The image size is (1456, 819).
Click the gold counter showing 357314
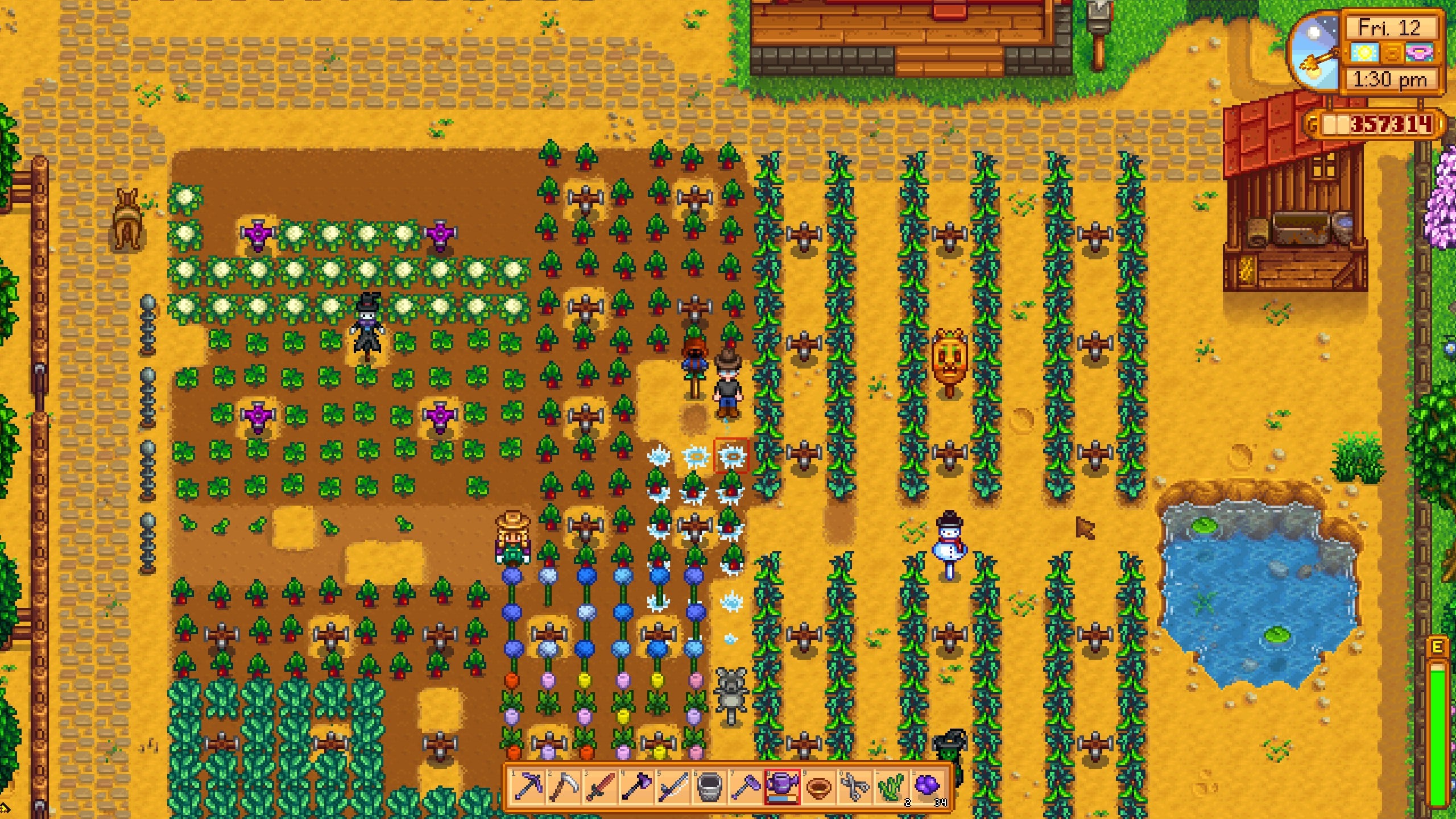1382,124
